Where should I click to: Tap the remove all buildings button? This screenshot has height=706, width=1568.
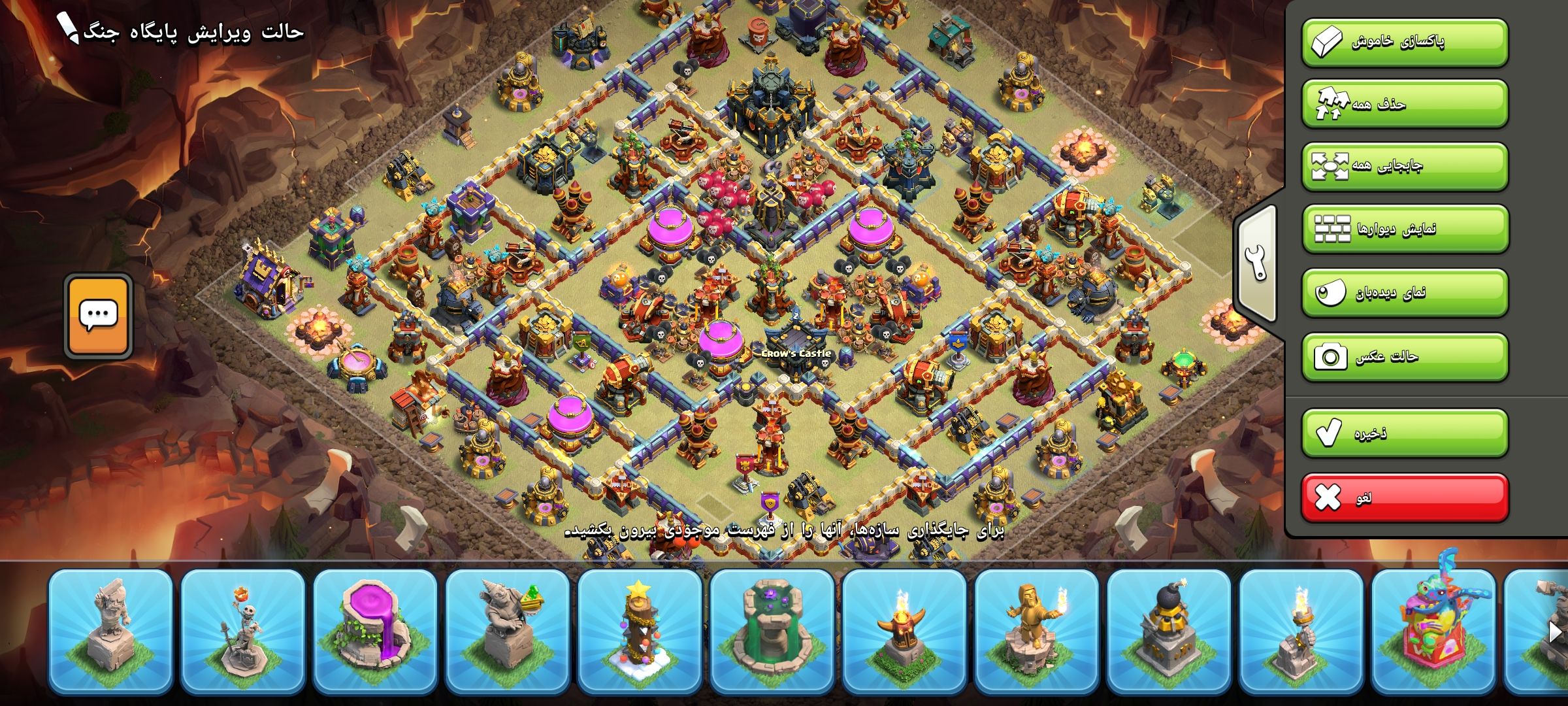pyautogui.click(x=1405, y=105)
